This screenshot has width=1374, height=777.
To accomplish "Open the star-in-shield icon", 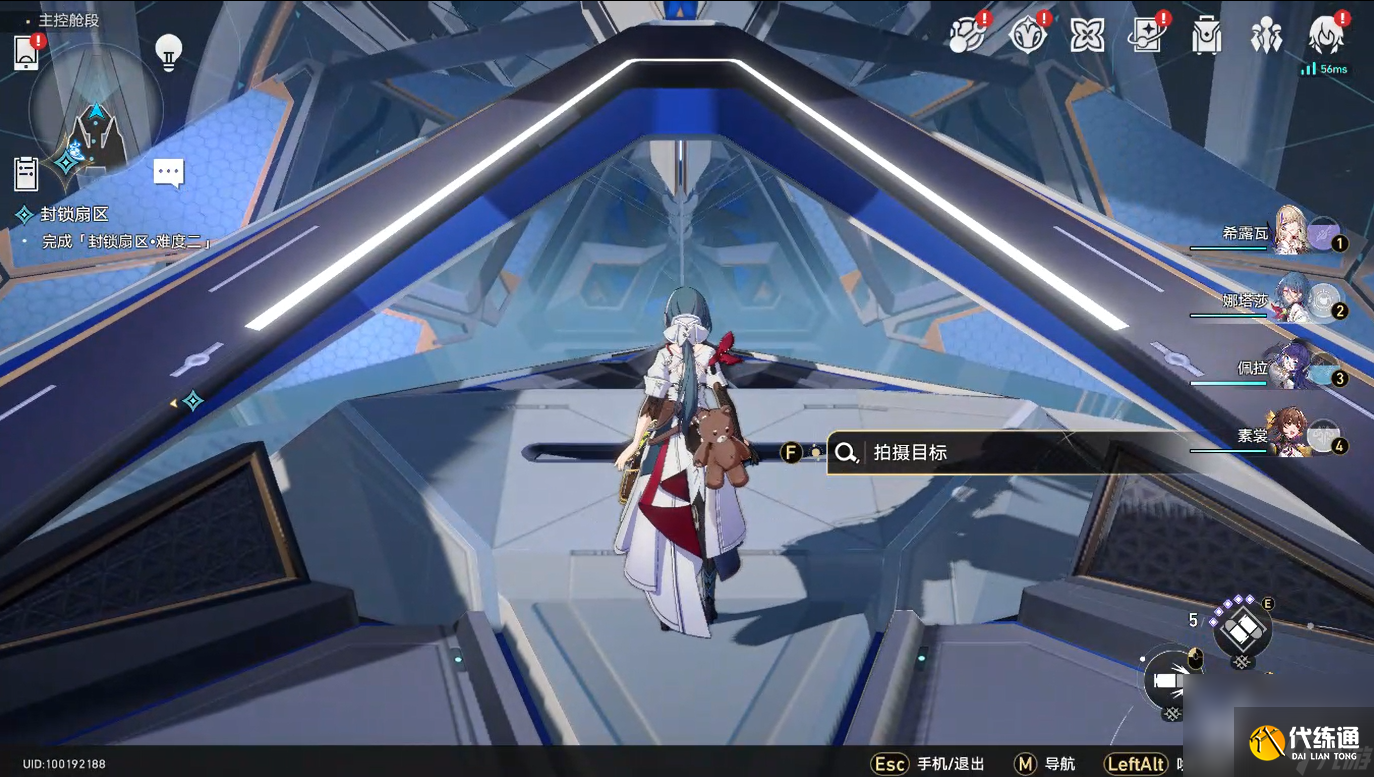I will [1027, 37].
